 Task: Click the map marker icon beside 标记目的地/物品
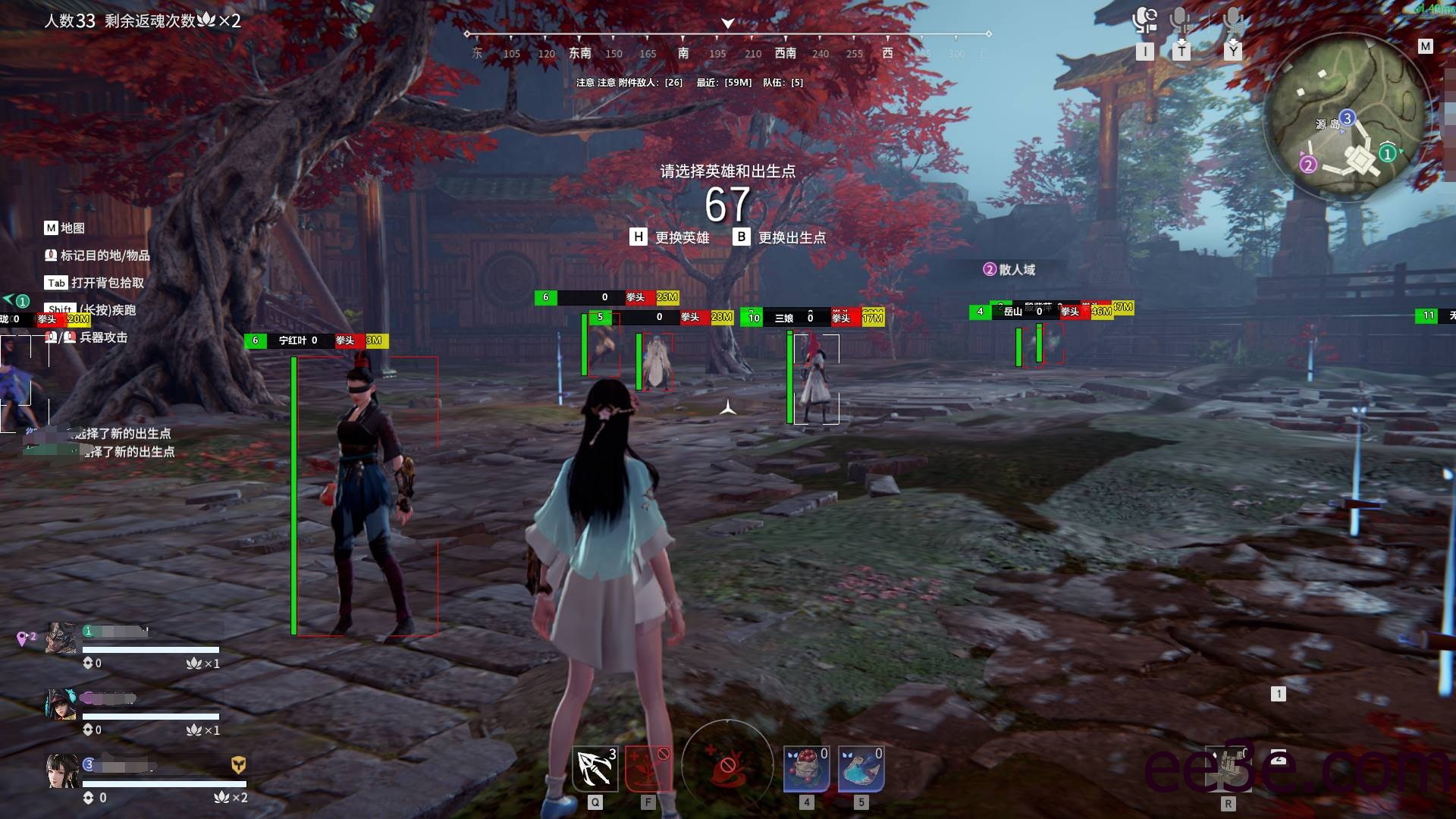coord(51,256)
